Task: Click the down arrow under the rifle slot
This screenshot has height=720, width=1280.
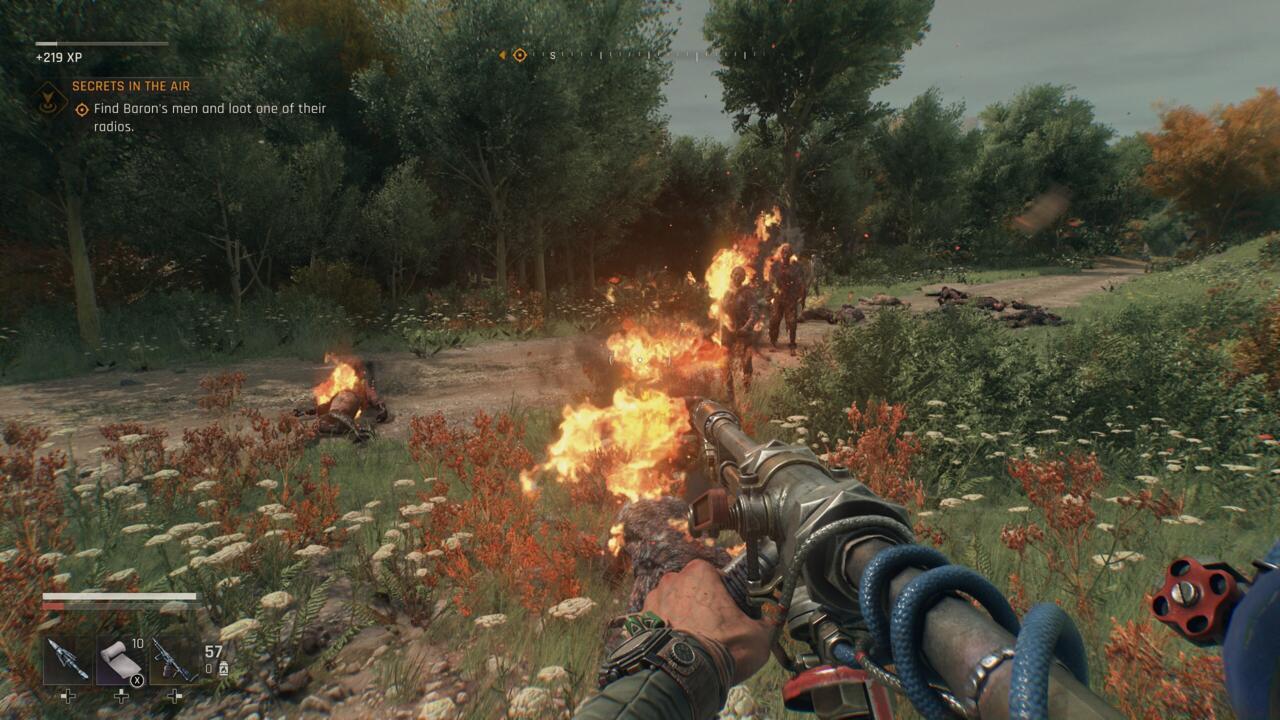Action: click(x=175, y=695)
